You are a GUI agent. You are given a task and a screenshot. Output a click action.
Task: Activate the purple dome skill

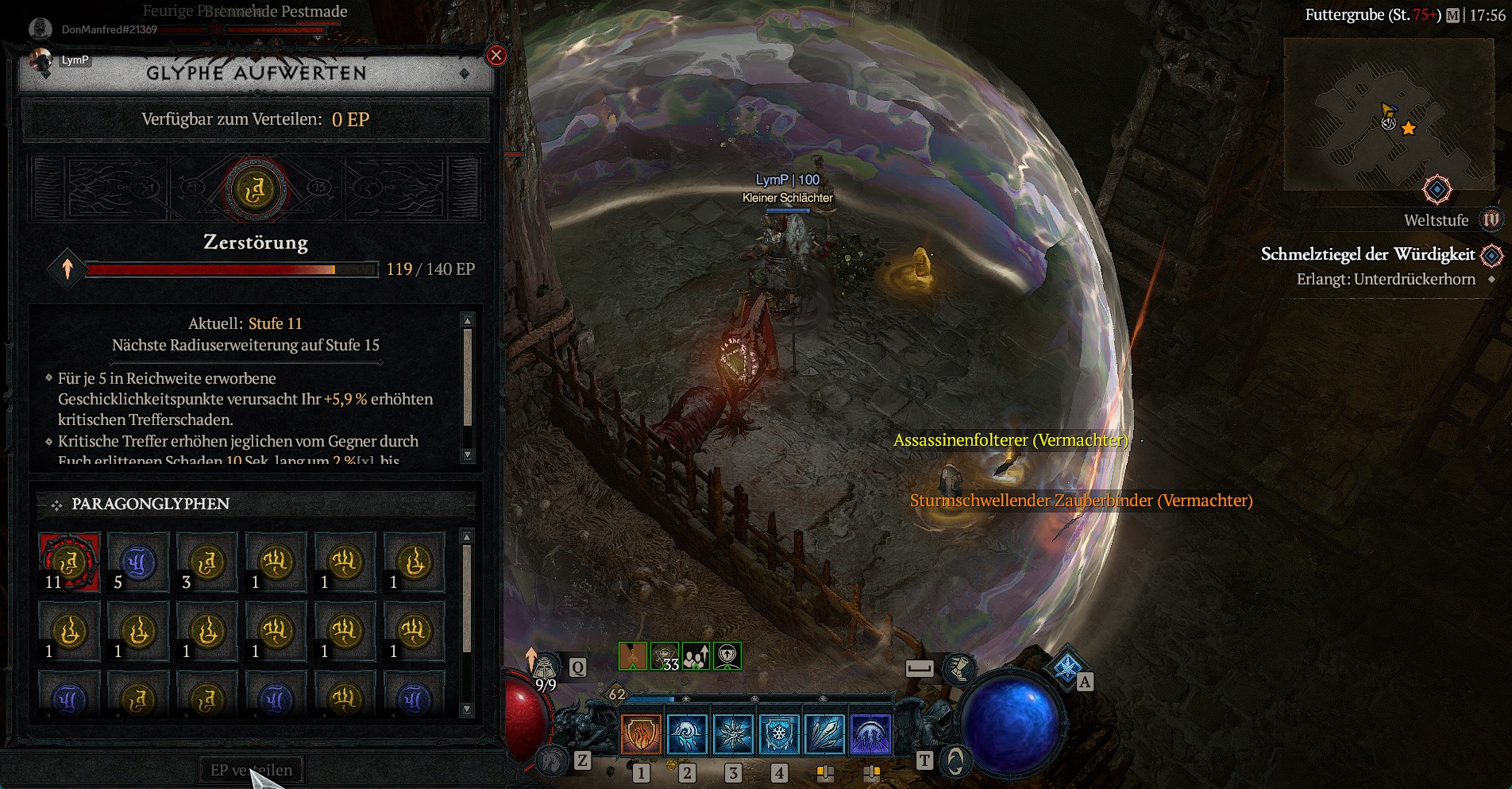[871, 733]
